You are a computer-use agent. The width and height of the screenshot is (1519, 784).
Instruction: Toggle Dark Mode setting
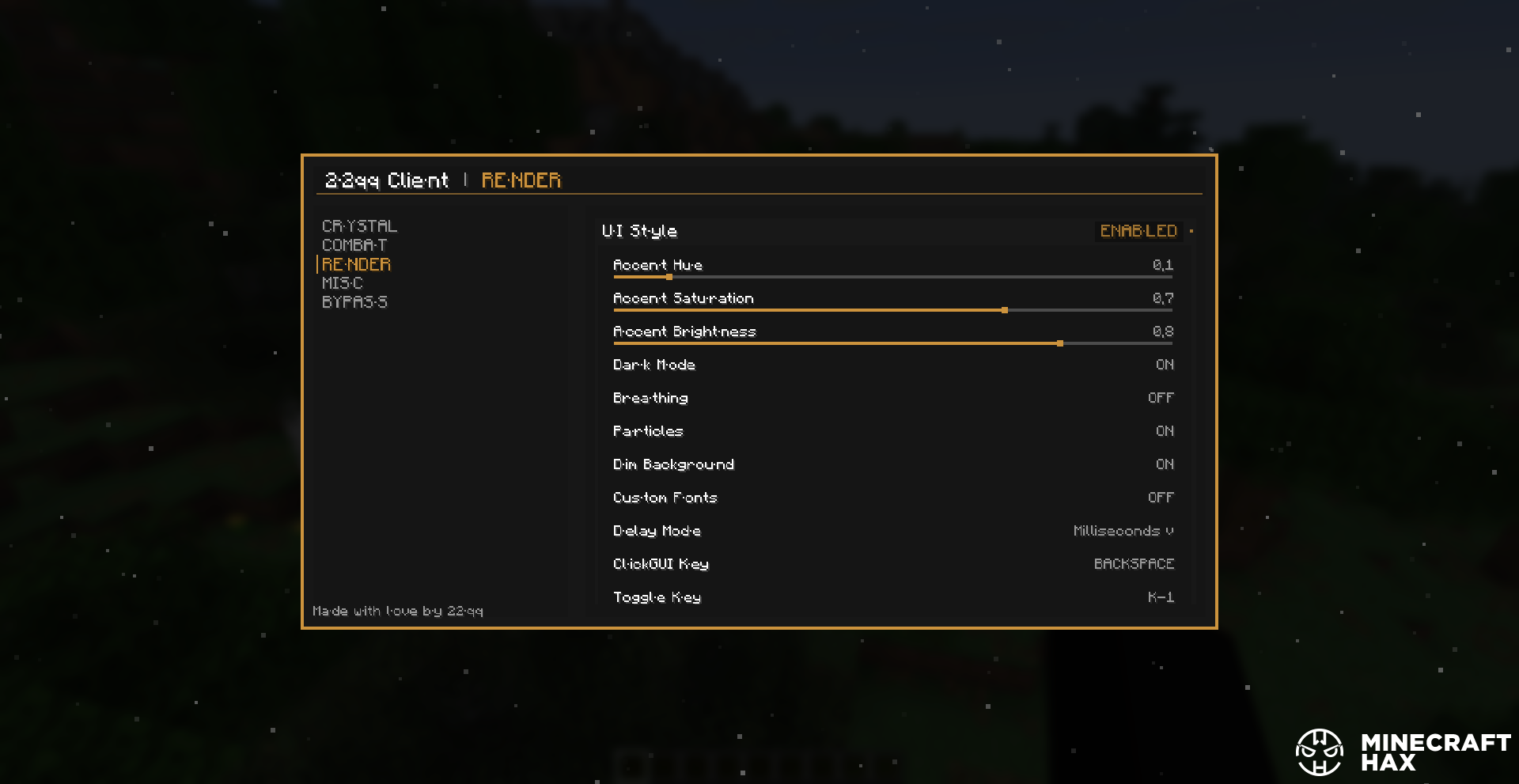[1165, 365]
